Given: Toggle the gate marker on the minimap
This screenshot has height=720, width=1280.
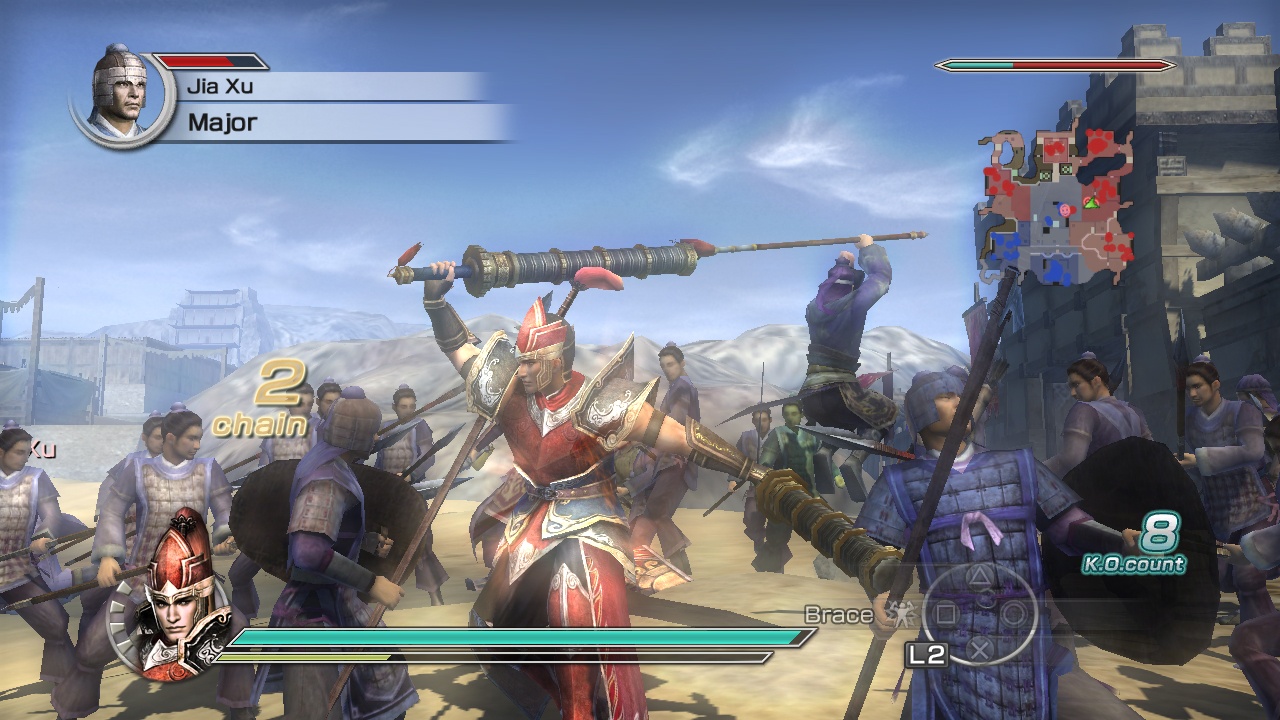Looking at the screenshot, I should pyautogui.click(x=1066, y=170).
